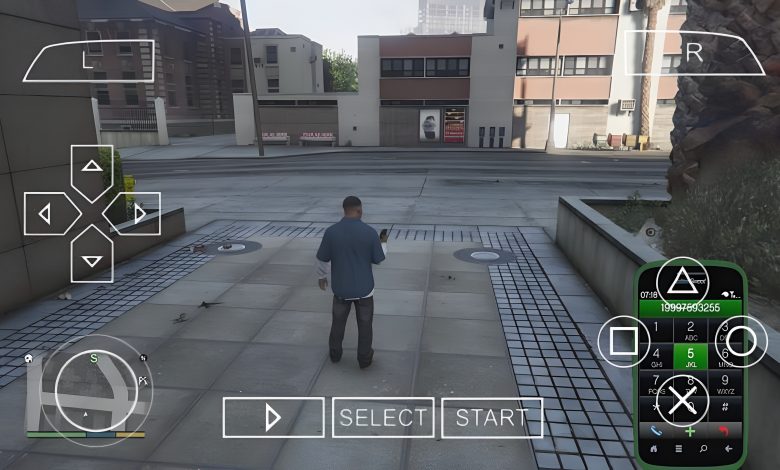Dial the 2 ABC key on the phone
Image resolution: width=780 pixels, height=470 pixels.
[x=690, y=329]
